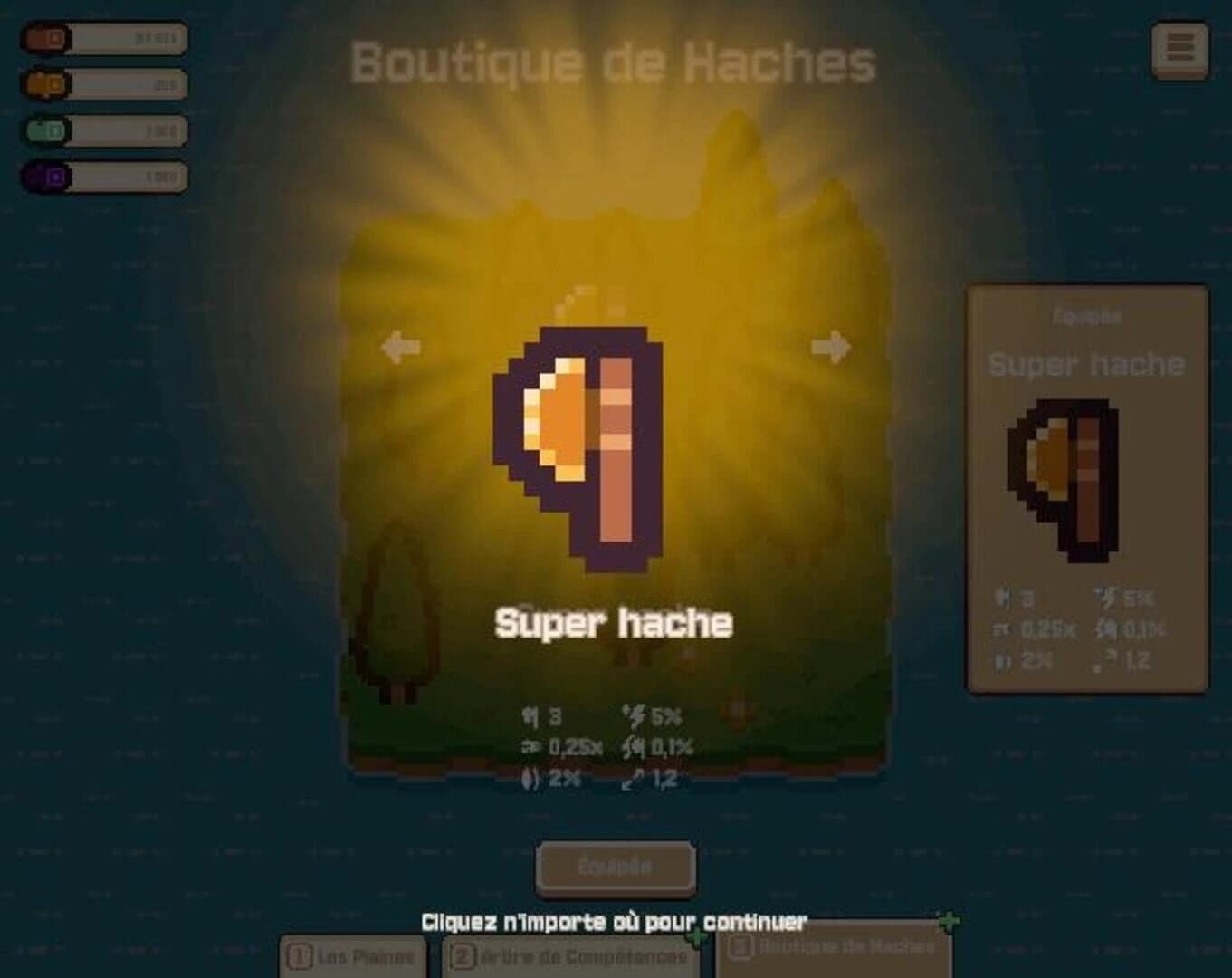Click the wood resource progress bar
The image size is (1232, 978).
pyautogui.click(x=127, y=38)
